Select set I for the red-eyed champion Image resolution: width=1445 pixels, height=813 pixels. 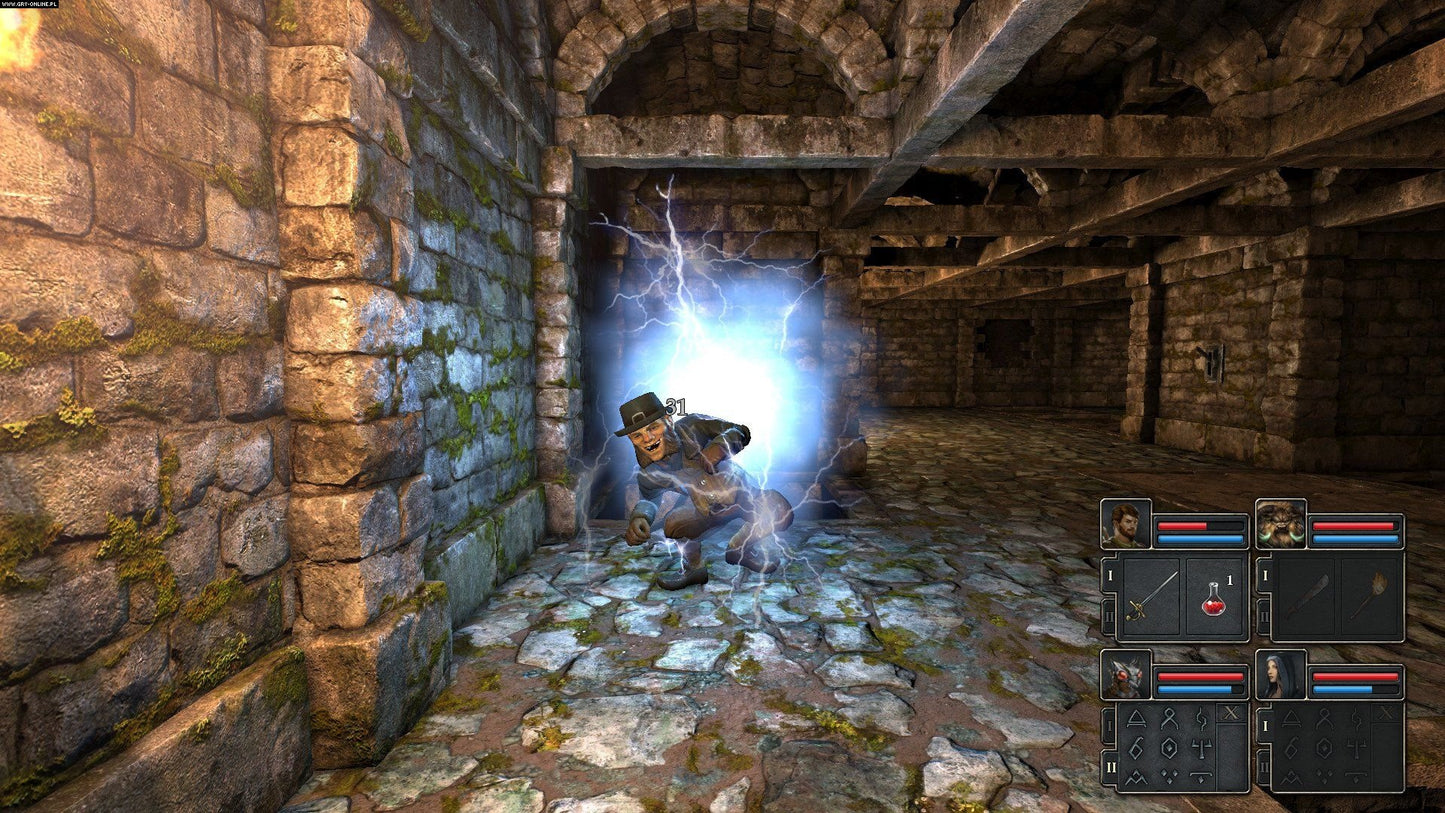coord(1108,725)
